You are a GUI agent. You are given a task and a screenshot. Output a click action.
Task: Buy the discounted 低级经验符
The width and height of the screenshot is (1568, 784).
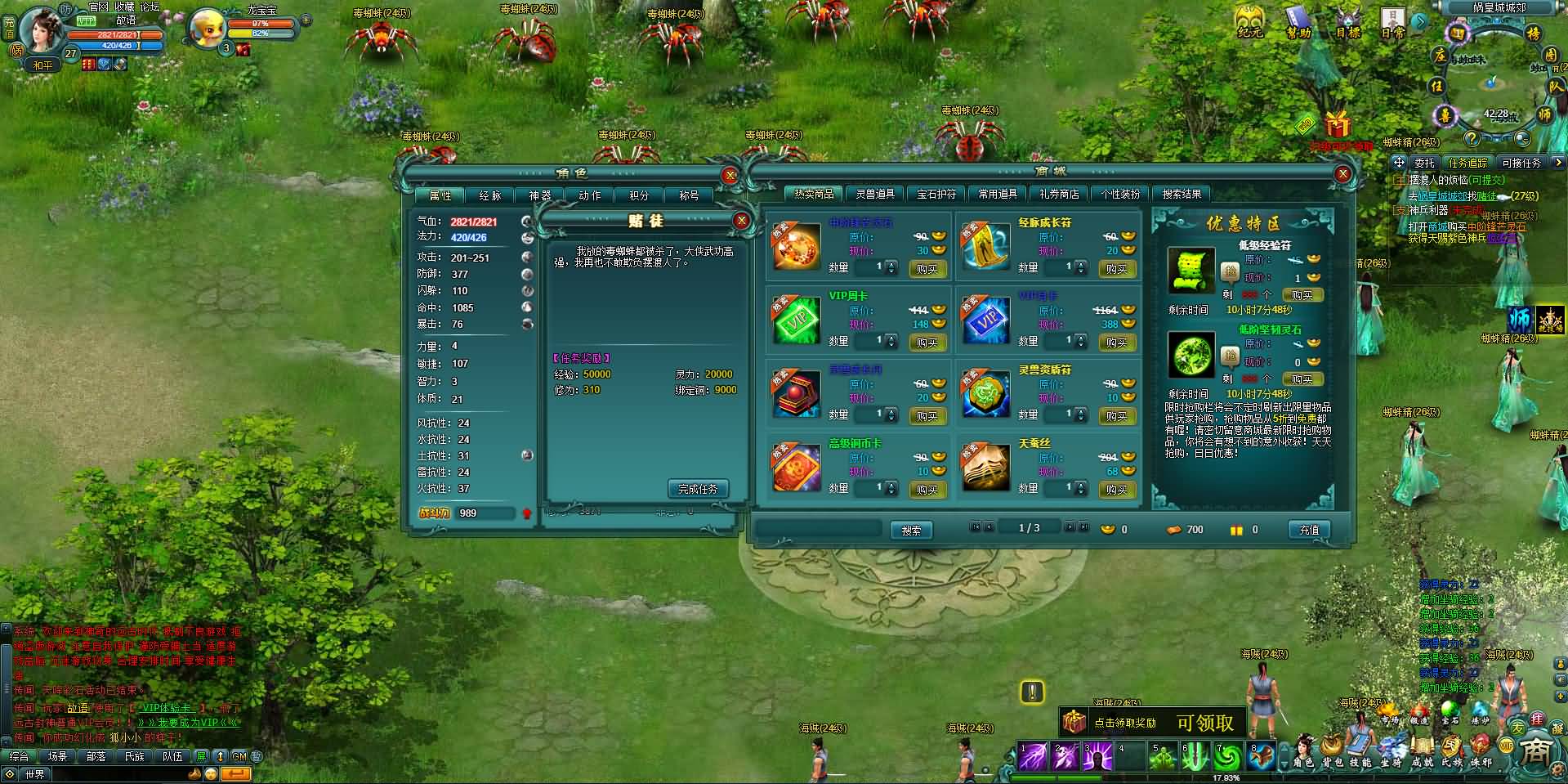[1302, 294]
